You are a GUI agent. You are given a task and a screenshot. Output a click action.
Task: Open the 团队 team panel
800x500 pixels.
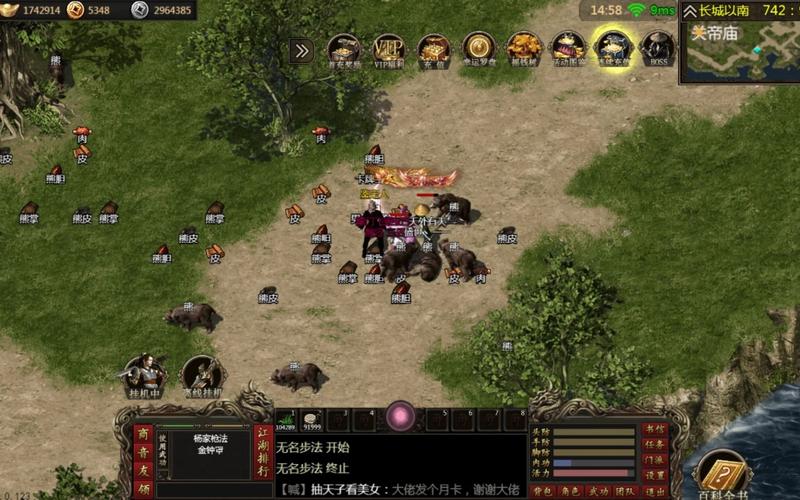(x=625, y=490)
